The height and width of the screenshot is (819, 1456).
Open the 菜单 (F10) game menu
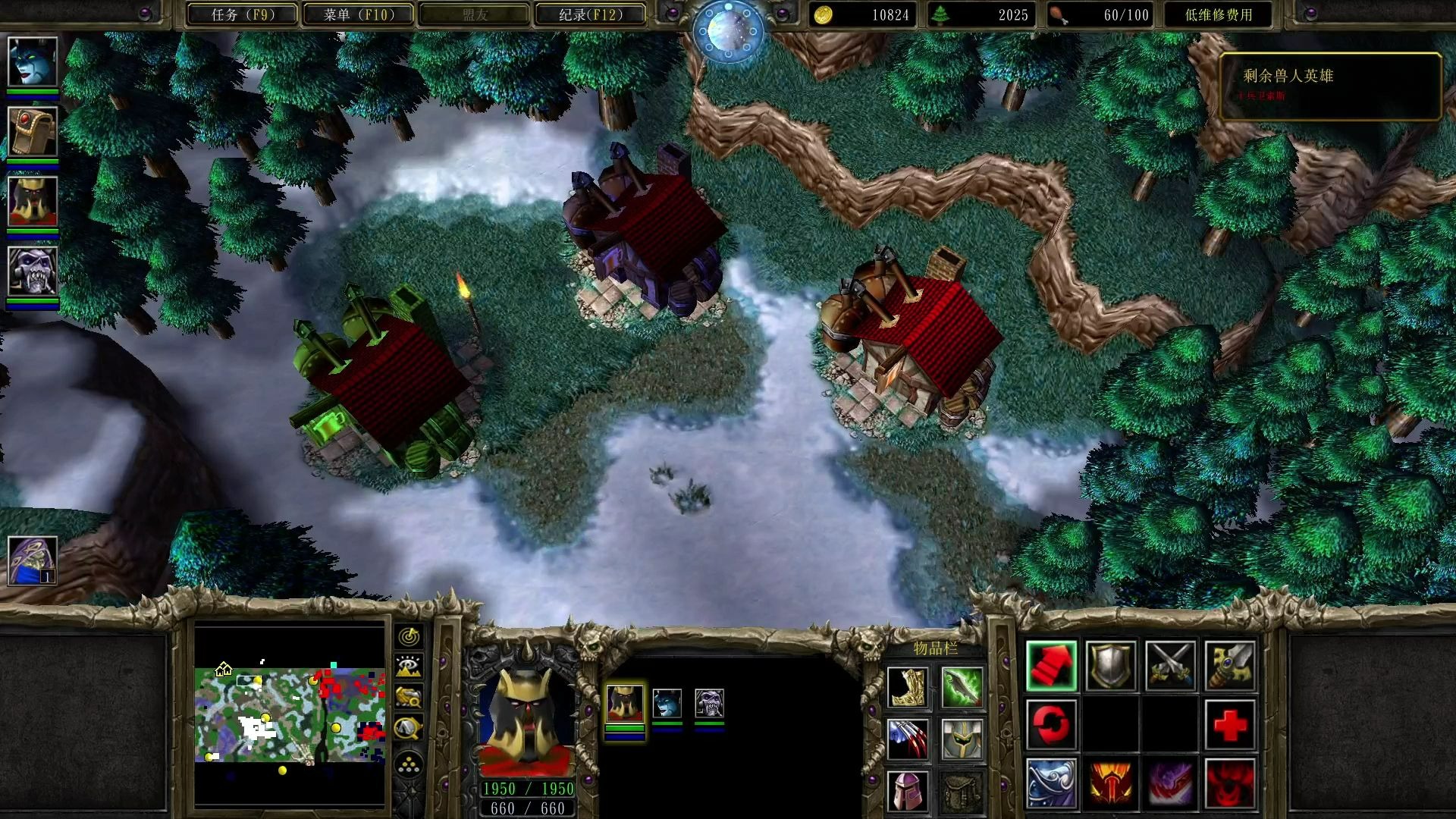[359, 14]
